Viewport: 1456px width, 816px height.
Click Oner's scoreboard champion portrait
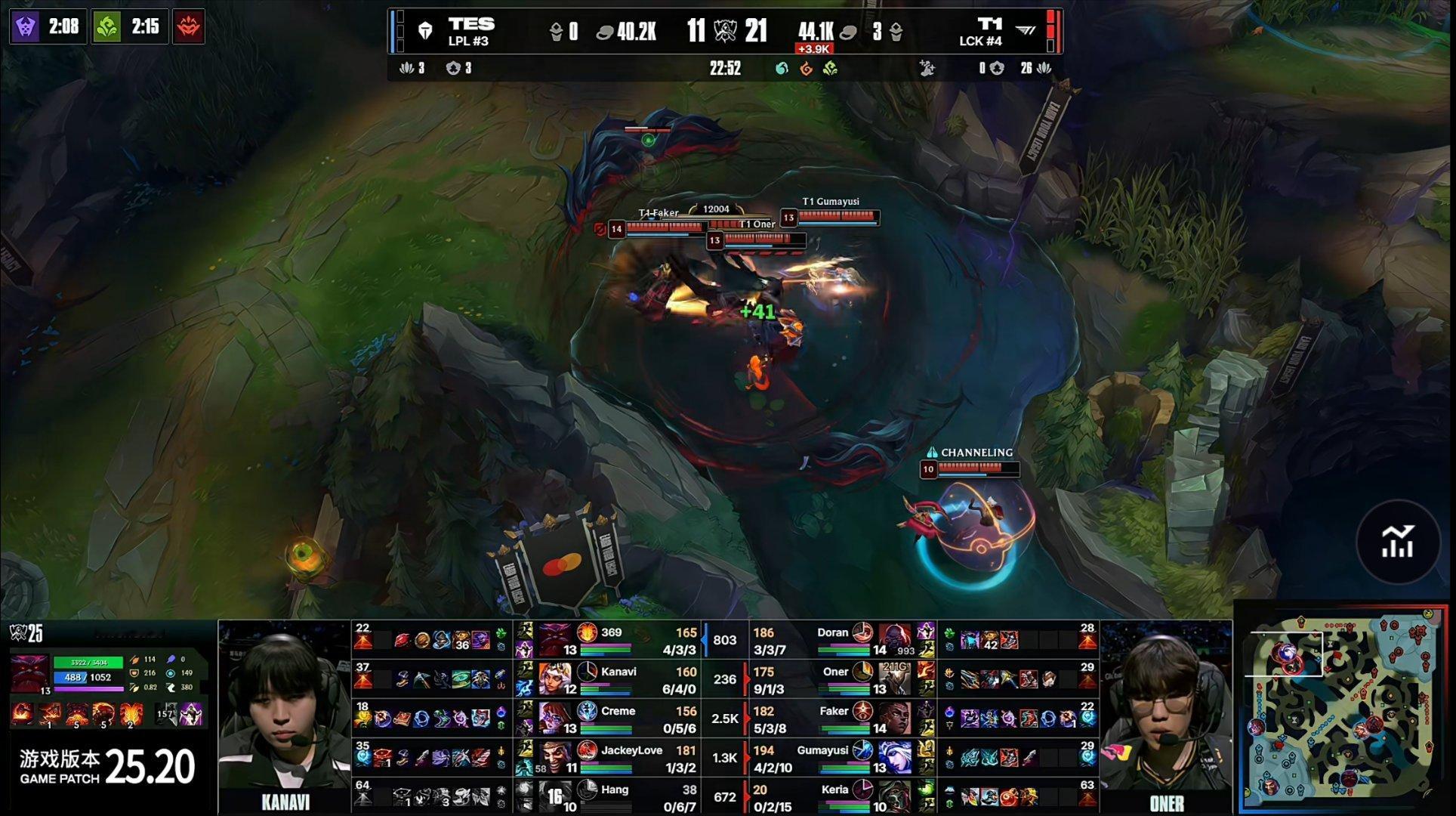click(x=895, y=678)
